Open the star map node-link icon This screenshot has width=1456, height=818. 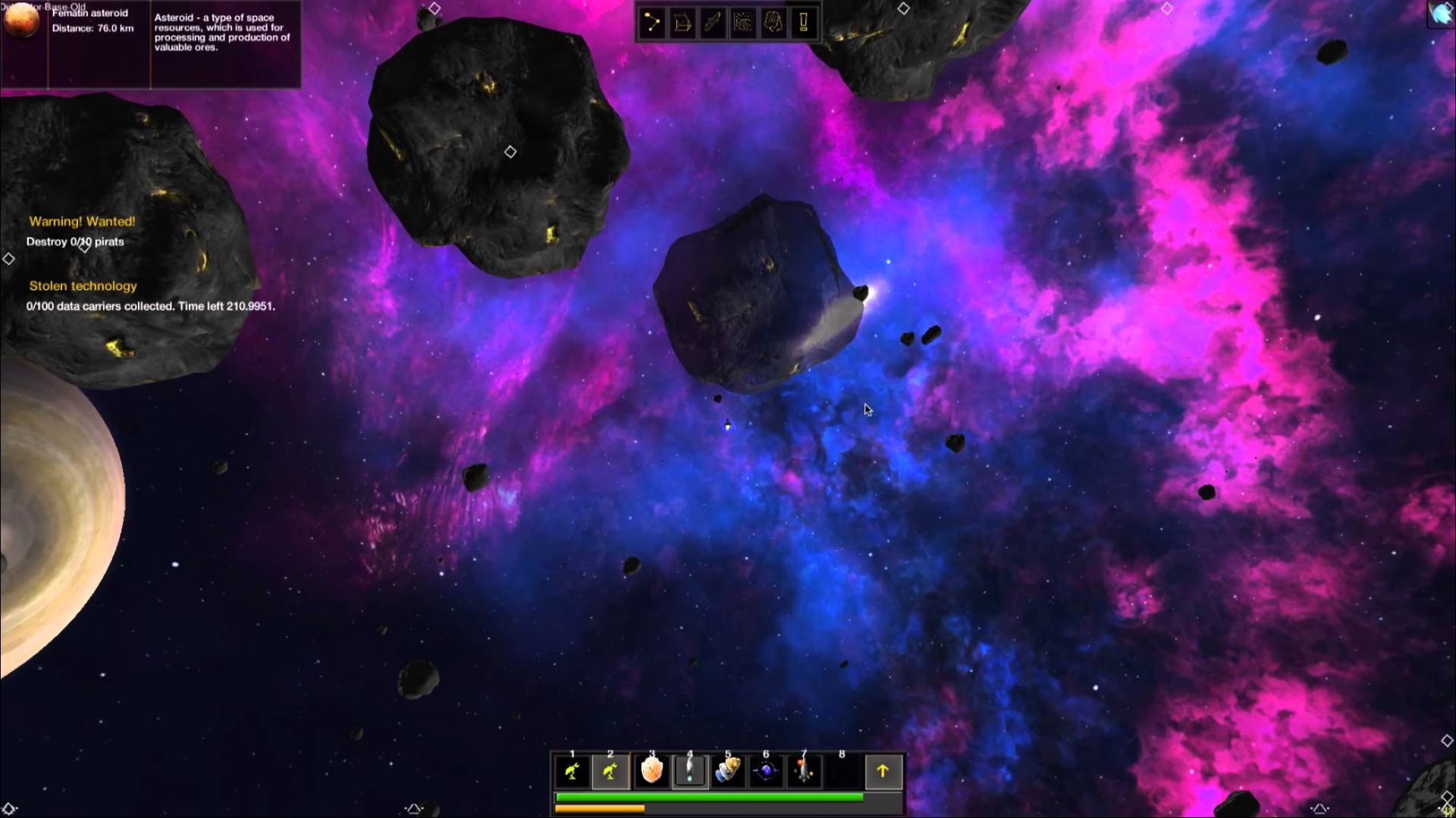click(652, 23)
